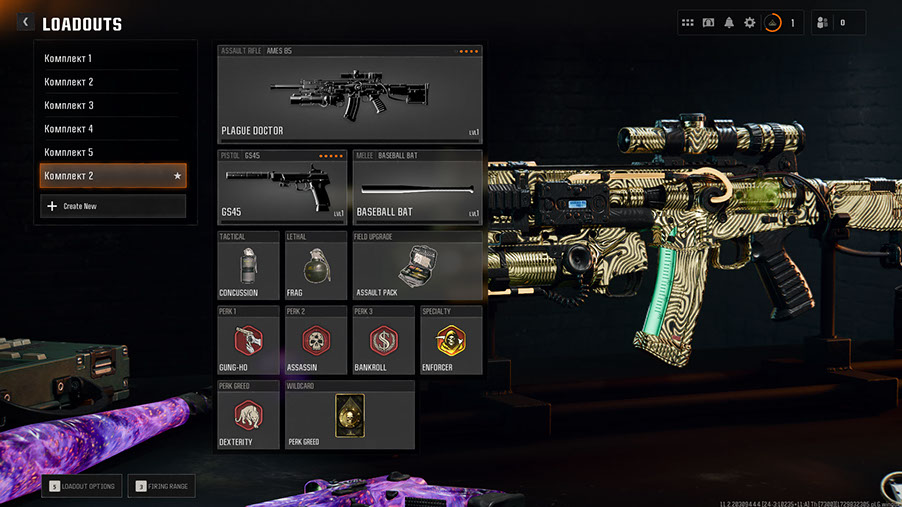
Task: Switch to the Комплект 5 loadout
Action: (x=110, y=152)
